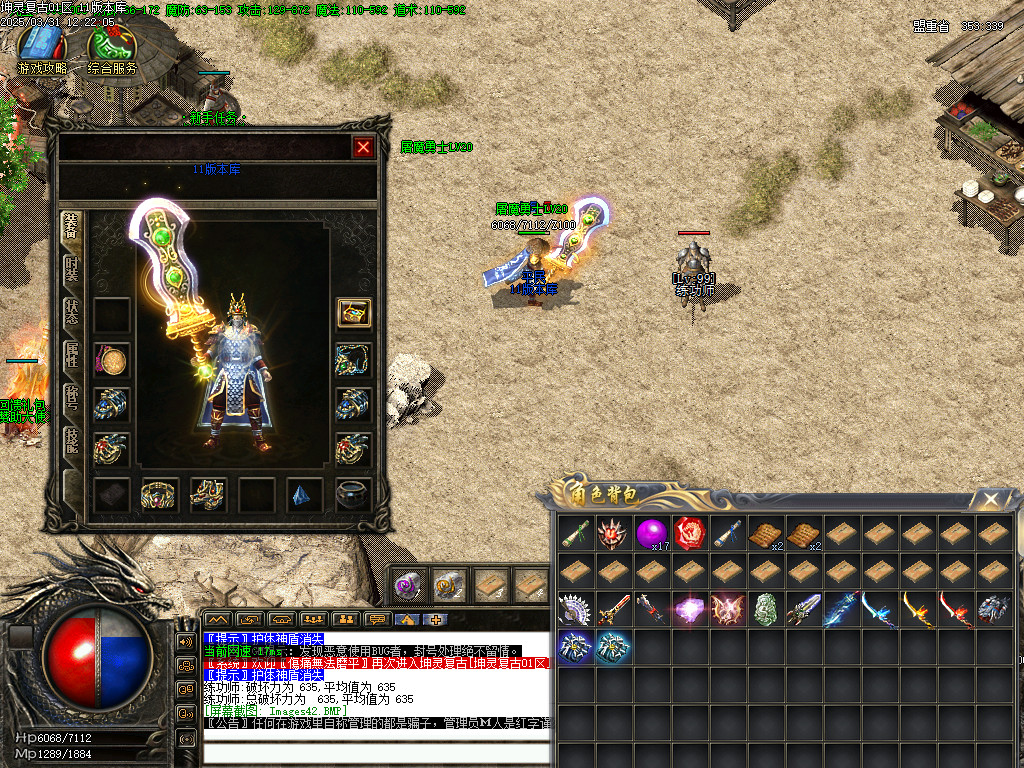
Task: Pick the red phoenix gem in the bag
Action: [x=690, y=533]
